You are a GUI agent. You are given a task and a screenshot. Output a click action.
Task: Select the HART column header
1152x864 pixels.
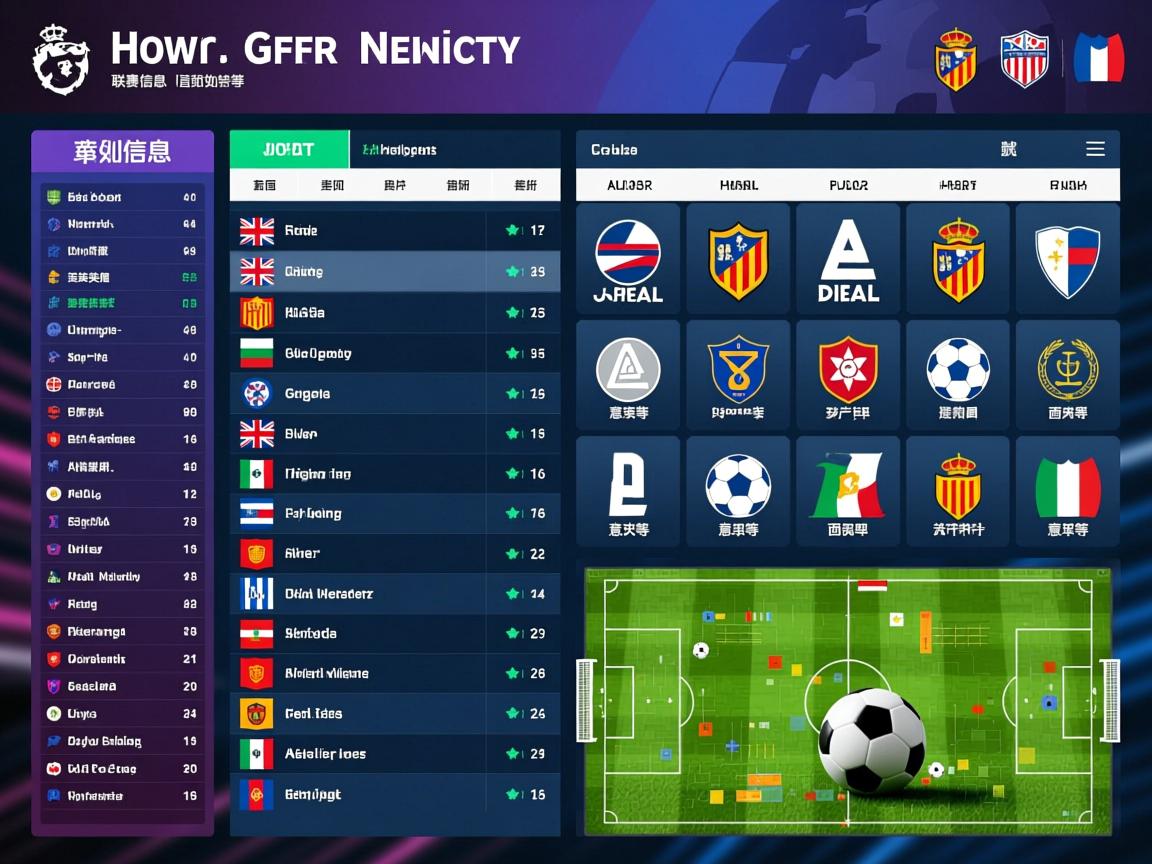pos(957,185)
